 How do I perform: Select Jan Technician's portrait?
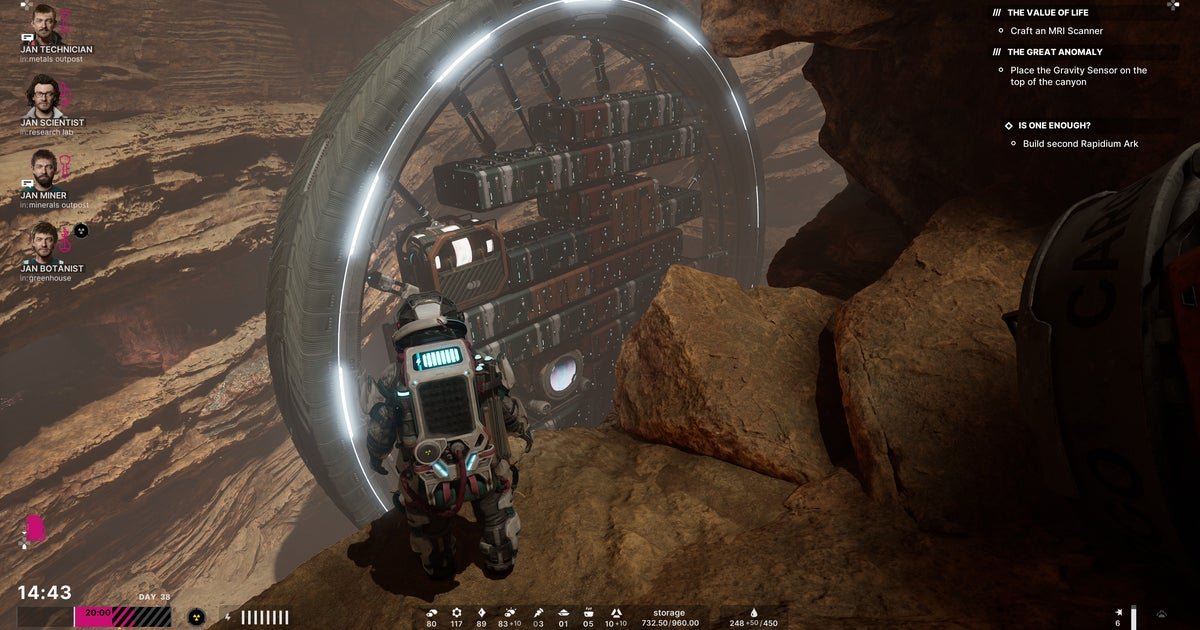[x=44, y=24]
